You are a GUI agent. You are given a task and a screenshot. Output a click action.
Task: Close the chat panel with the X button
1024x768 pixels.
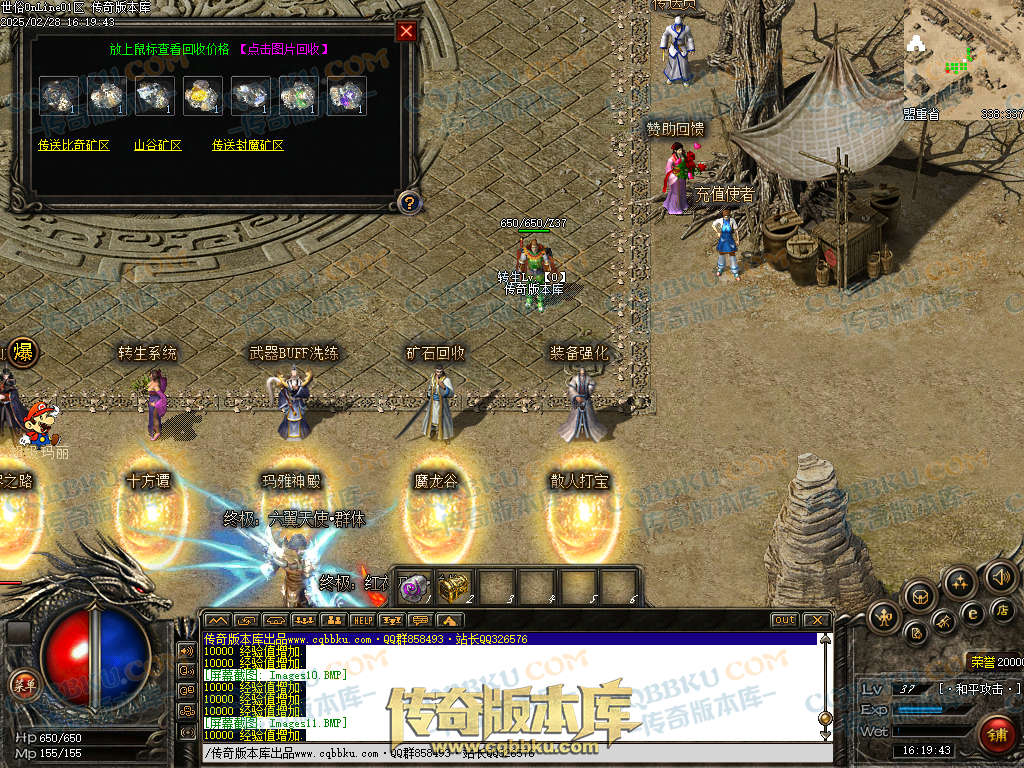click(x=816, y=620)
